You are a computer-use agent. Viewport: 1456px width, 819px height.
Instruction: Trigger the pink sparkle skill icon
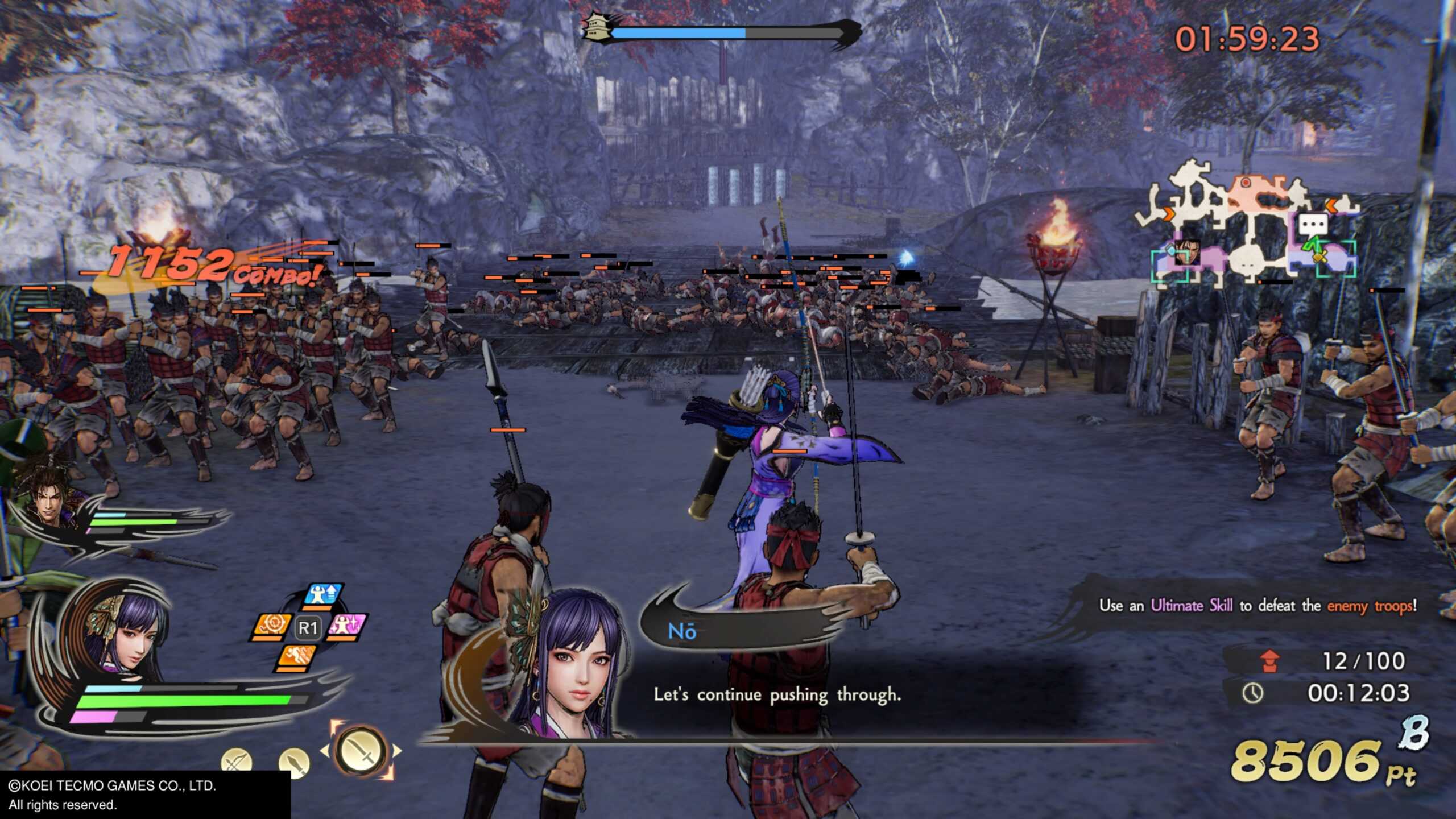pos(347,626)
